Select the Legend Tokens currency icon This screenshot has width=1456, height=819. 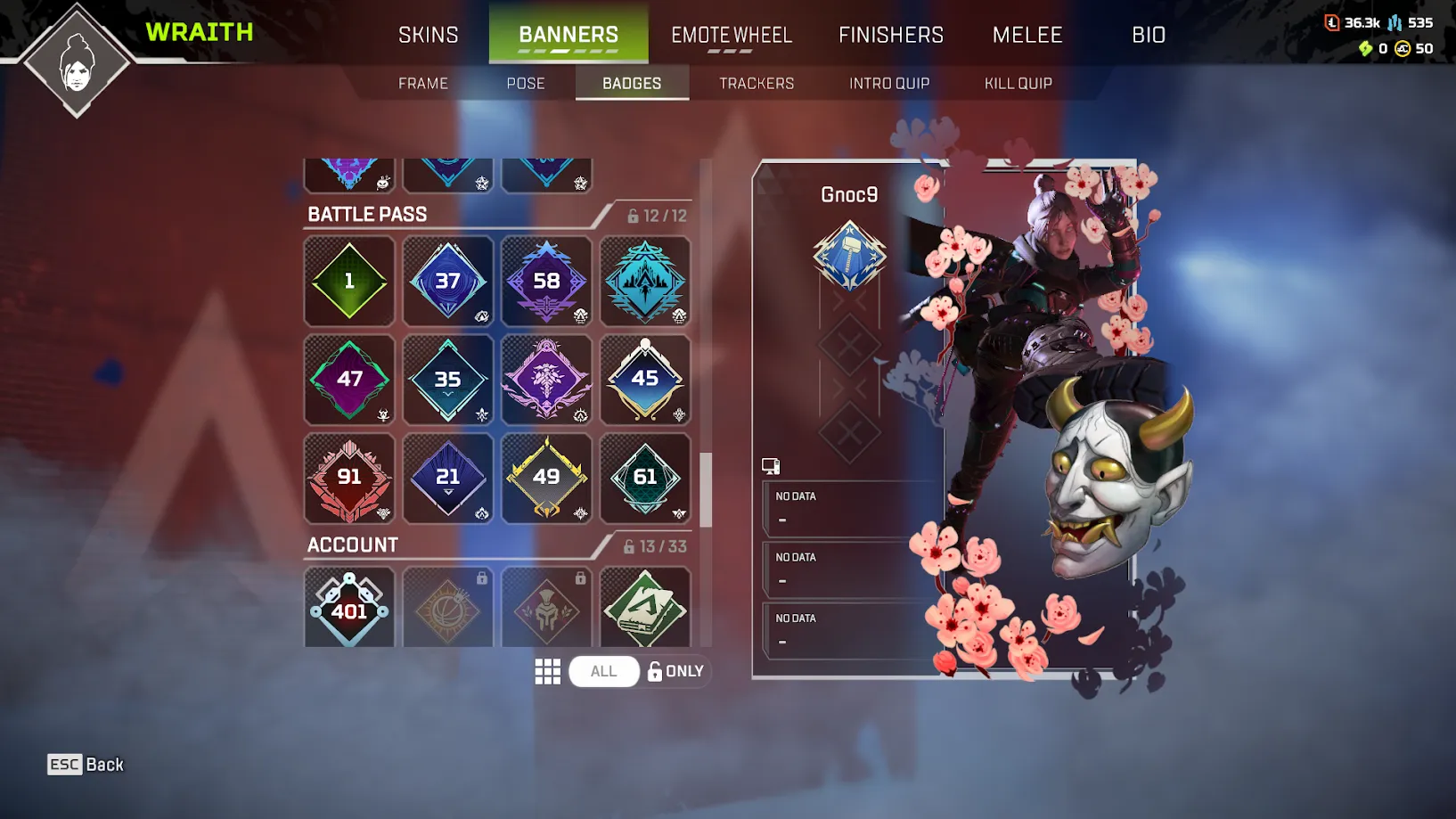[1333, 22]
